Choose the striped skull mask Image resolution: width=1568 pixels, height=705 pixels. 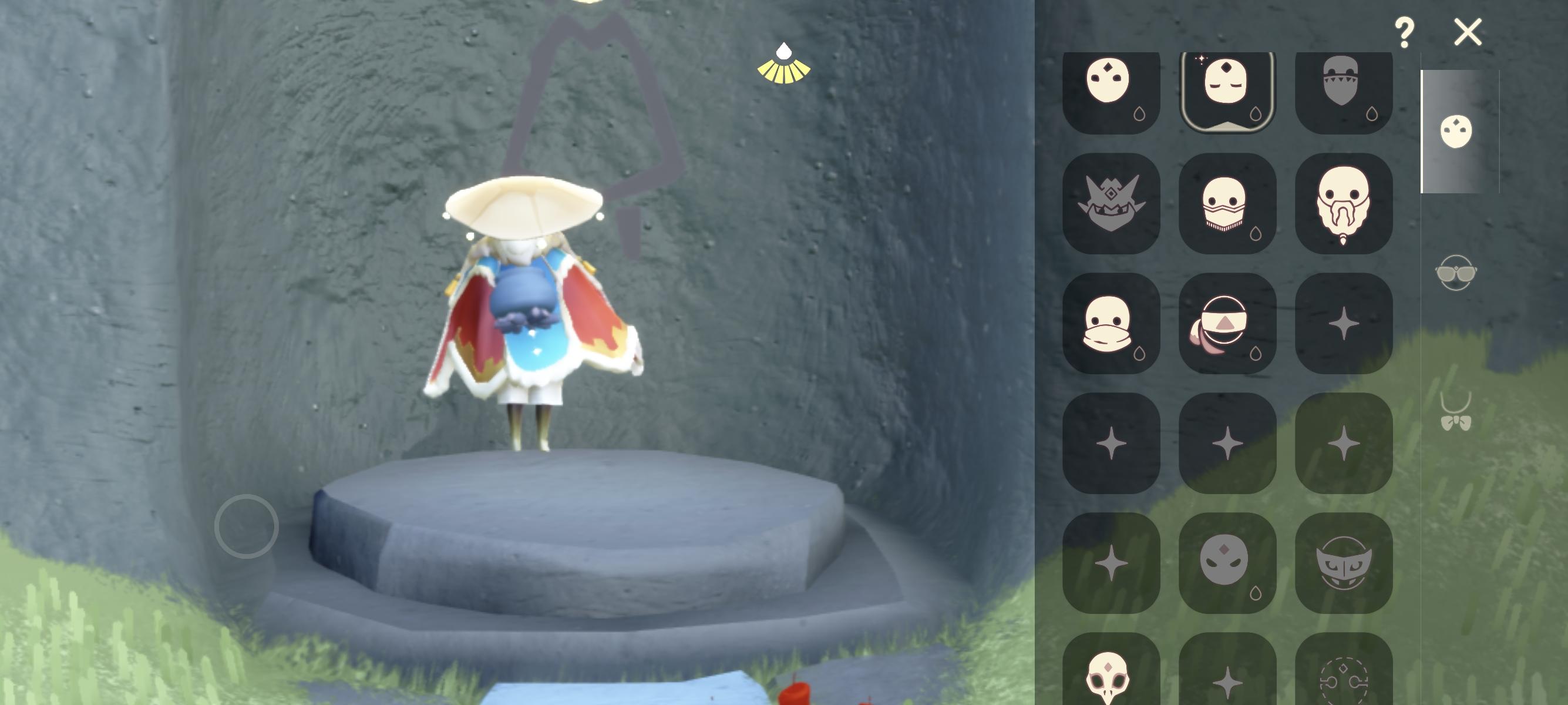click(1227, 204)
